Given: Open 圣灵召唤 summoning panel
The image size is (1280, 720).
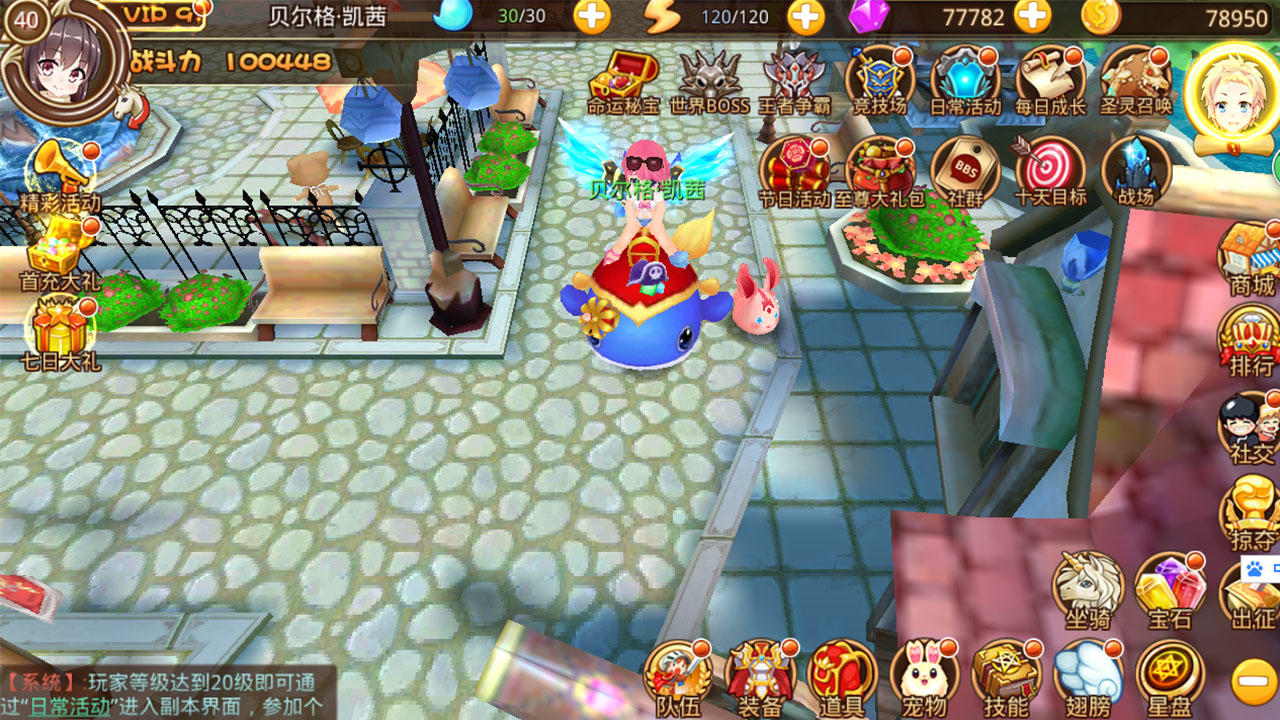Looking at the screenshot, I should pyautogui.click(x=1136, y=78).
